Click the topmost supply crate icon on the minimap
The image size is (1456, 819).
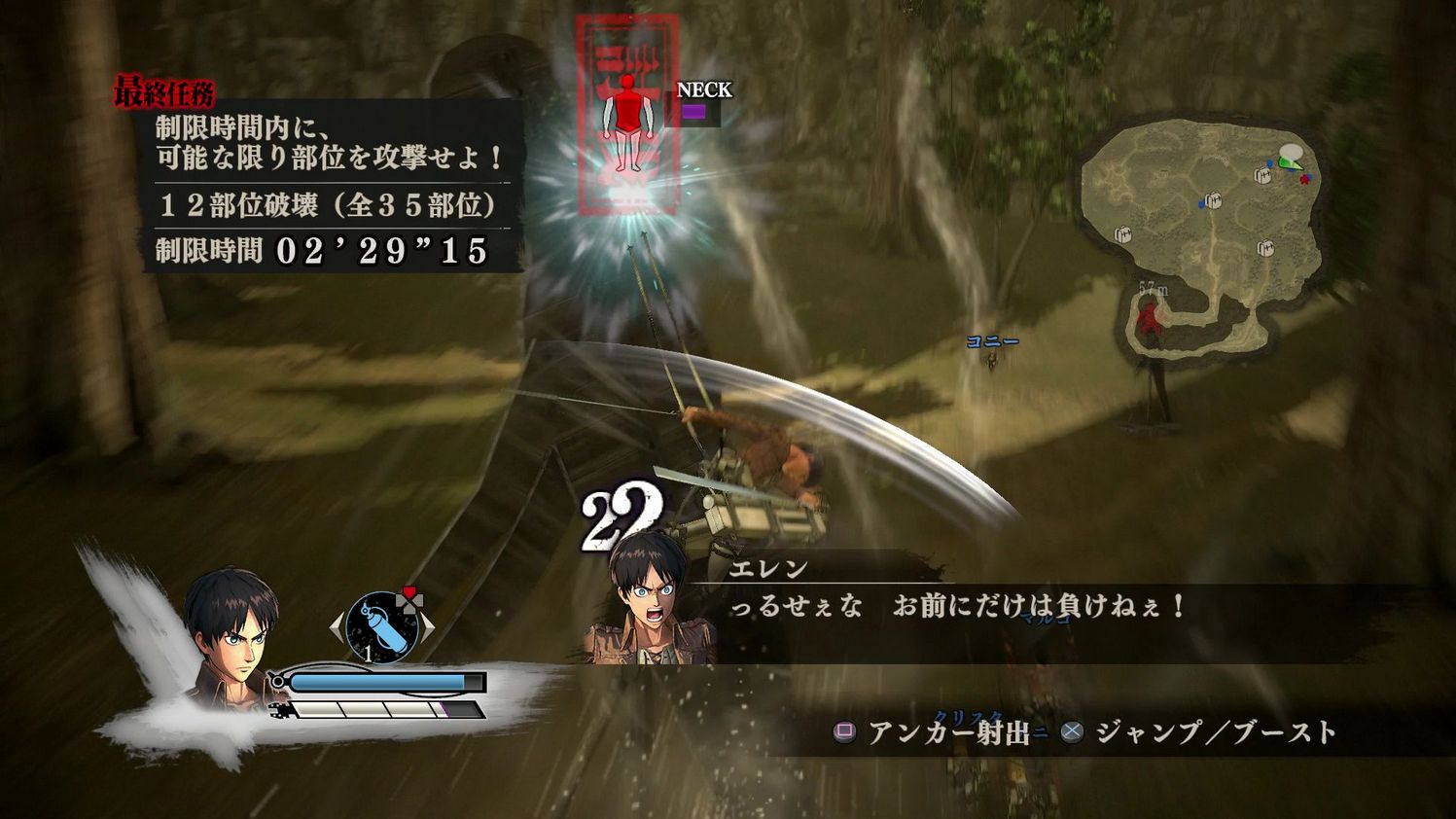[x=1262, y=174]
